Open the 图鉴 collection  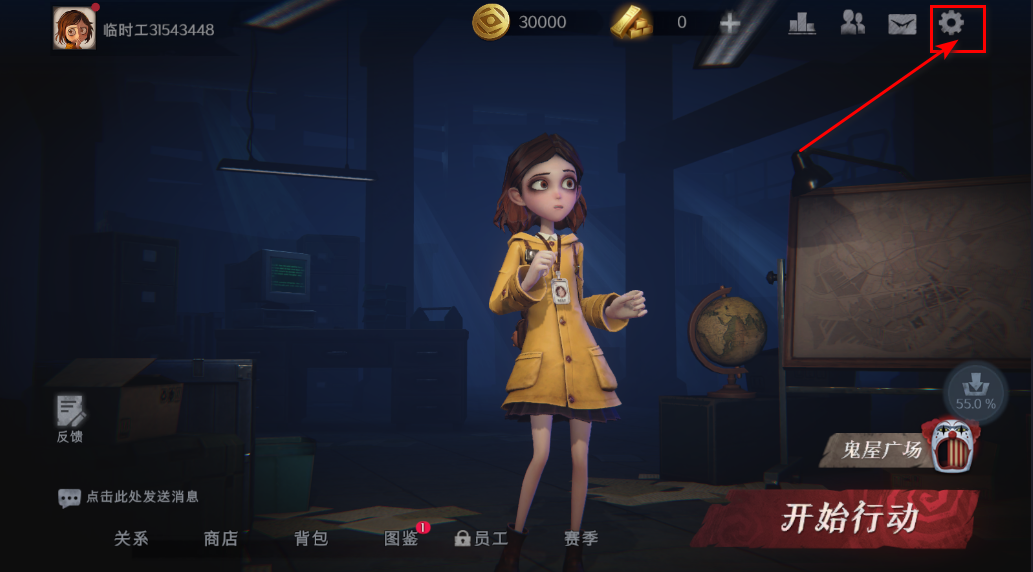click(401, 539)
